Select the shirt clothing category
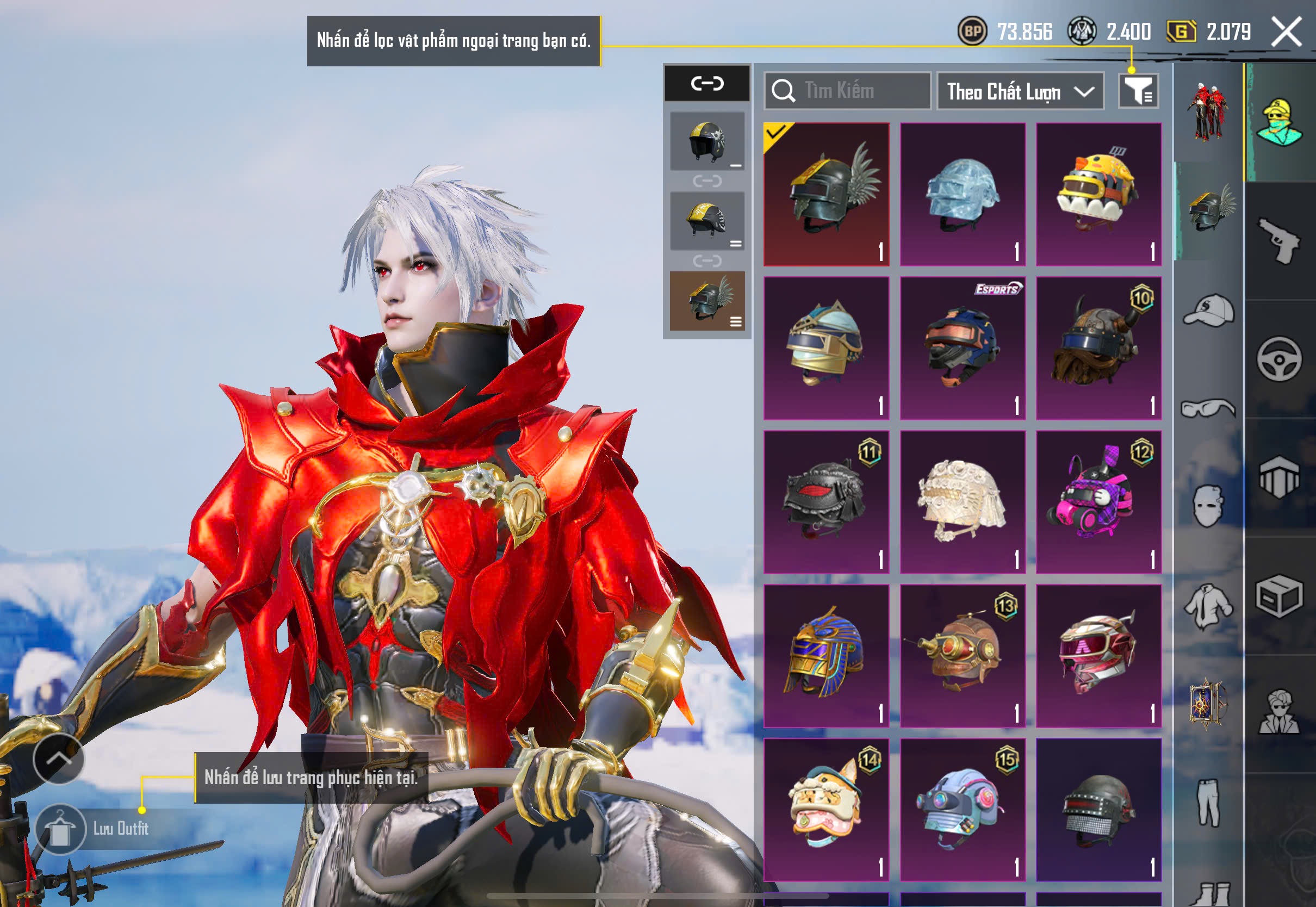This screenshot has width=1316, height=907. point(1209,606)
